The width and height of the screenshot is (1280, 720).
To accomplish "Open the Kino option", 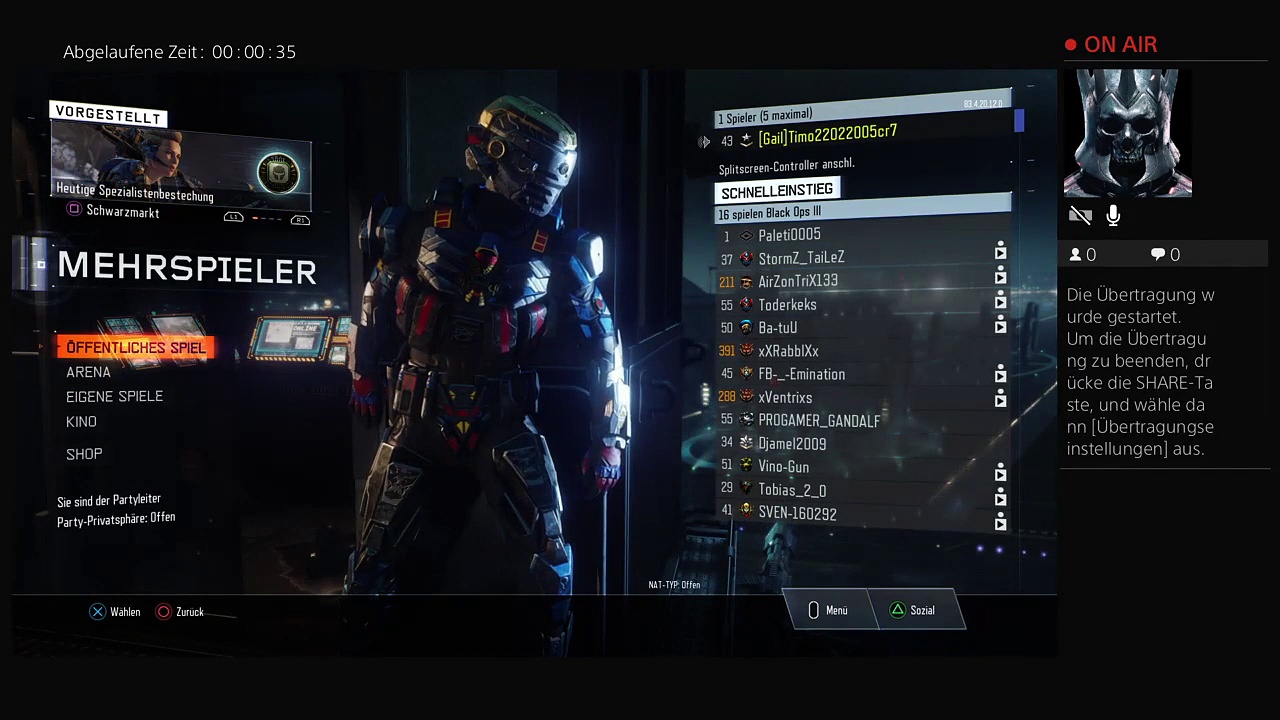I will point(81,422).
